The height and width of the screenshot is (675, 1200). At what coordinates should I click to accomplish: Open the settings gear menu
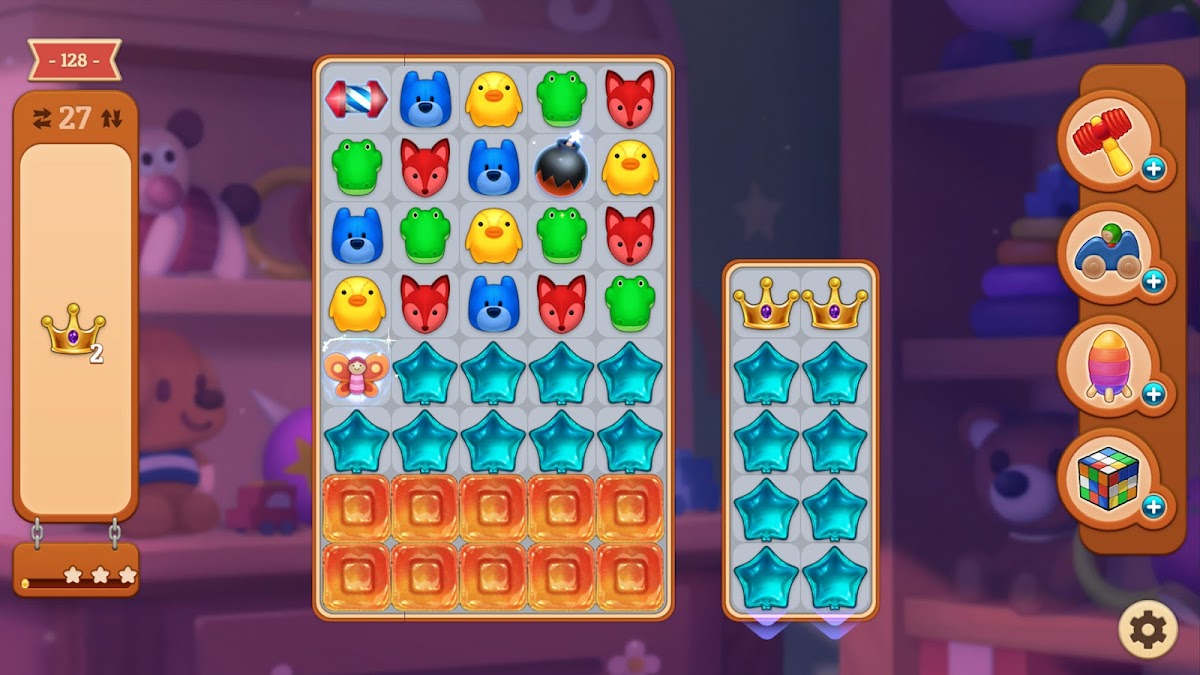1147,629
